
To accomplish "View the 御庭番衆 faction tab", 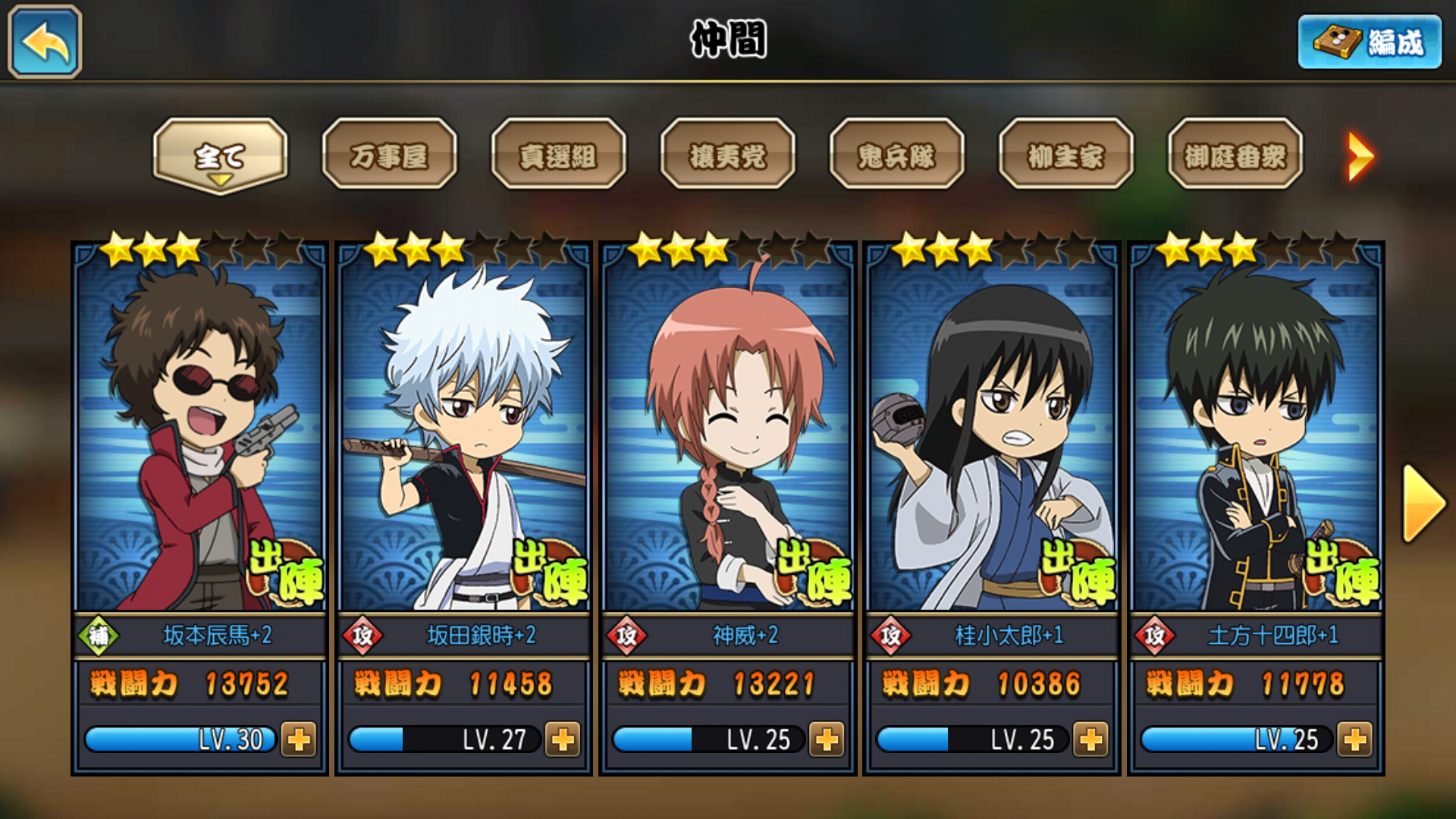I will click(1235, 155).
